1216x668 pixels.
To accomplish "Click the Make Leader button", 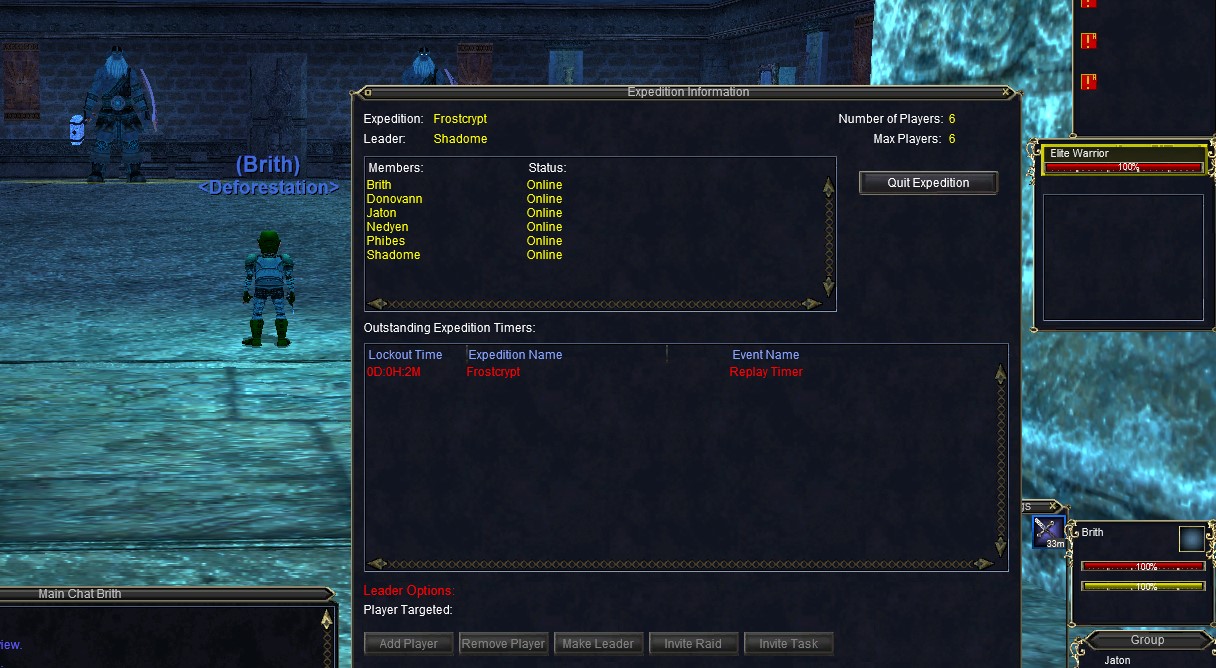I will [x=598, y=644].
